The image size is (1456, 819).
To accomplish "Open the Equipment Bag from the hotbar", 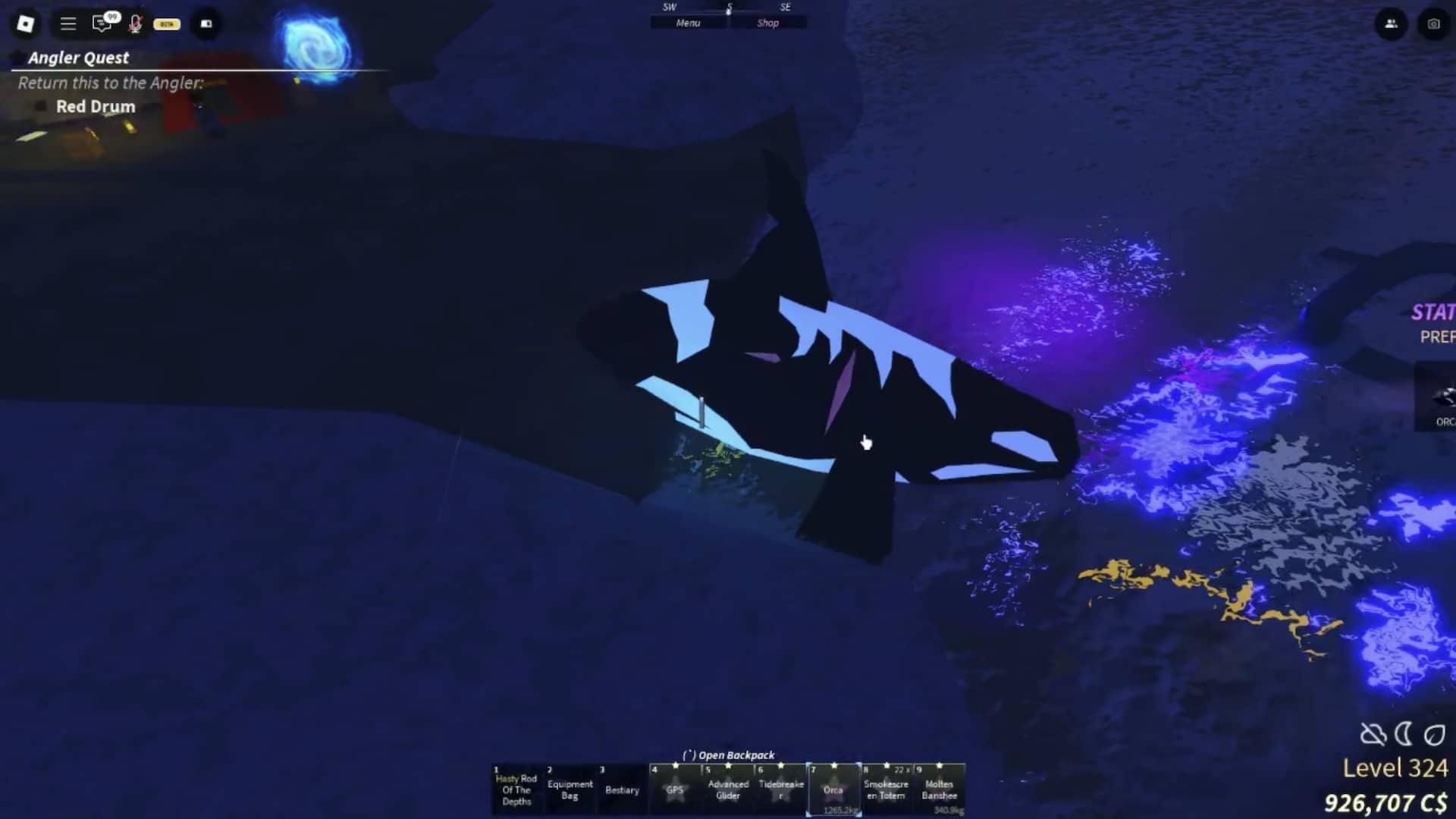I will pyautogui.click(x=570, y=789).
